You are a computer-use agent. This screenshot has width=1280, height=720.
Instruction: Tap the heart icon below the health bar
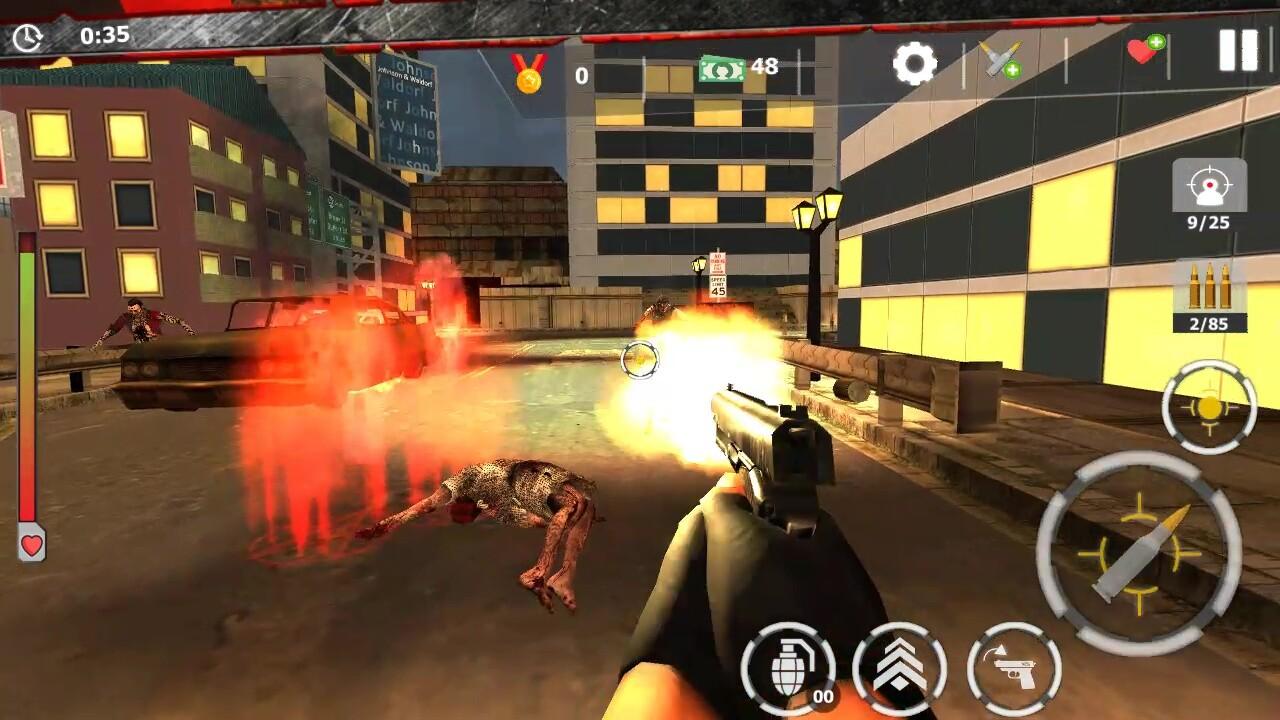pos(31,545)
